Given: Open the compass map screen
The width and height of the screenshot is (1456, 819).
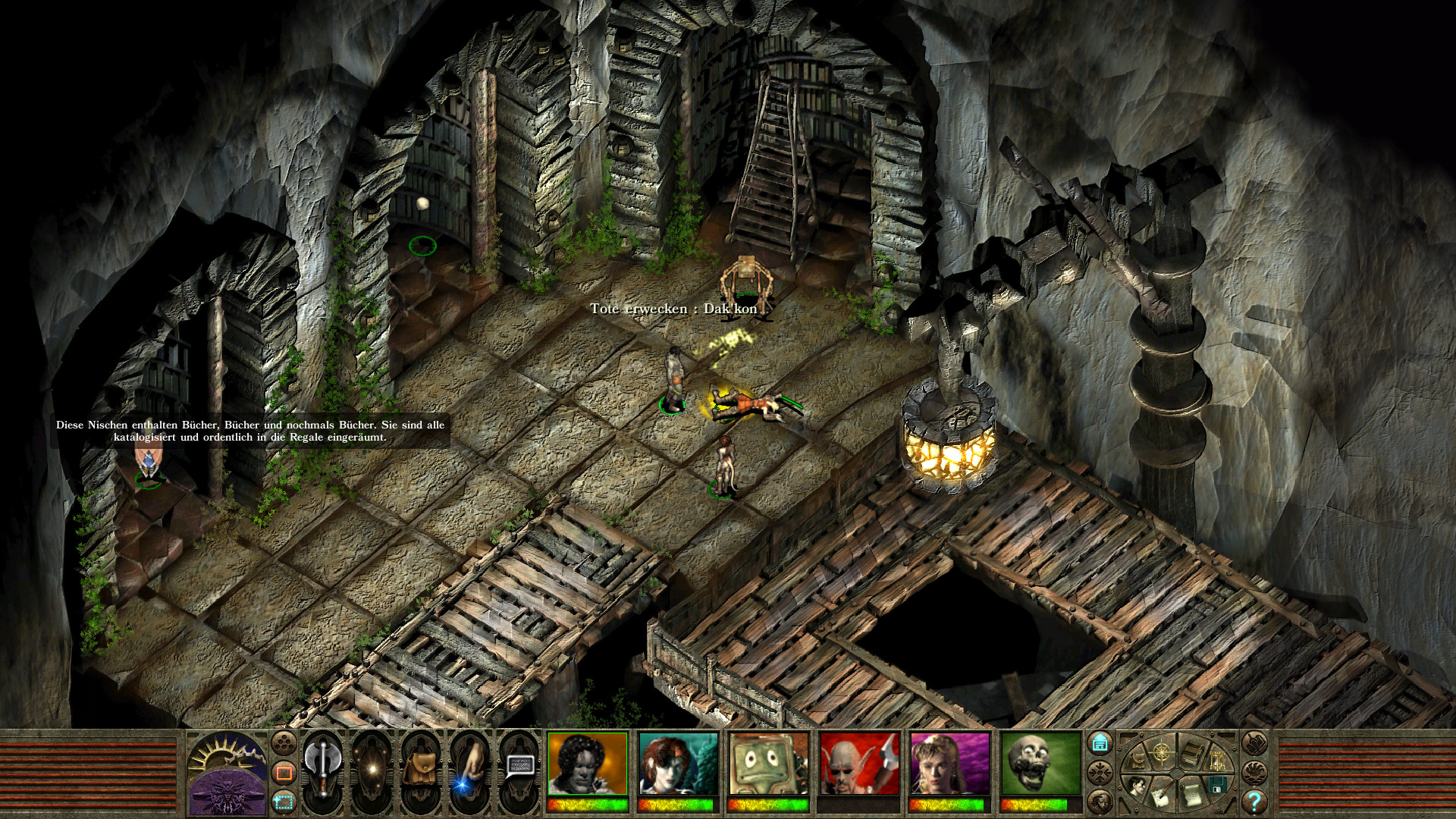Looking at the screenshot, I should coord(1161,753).
